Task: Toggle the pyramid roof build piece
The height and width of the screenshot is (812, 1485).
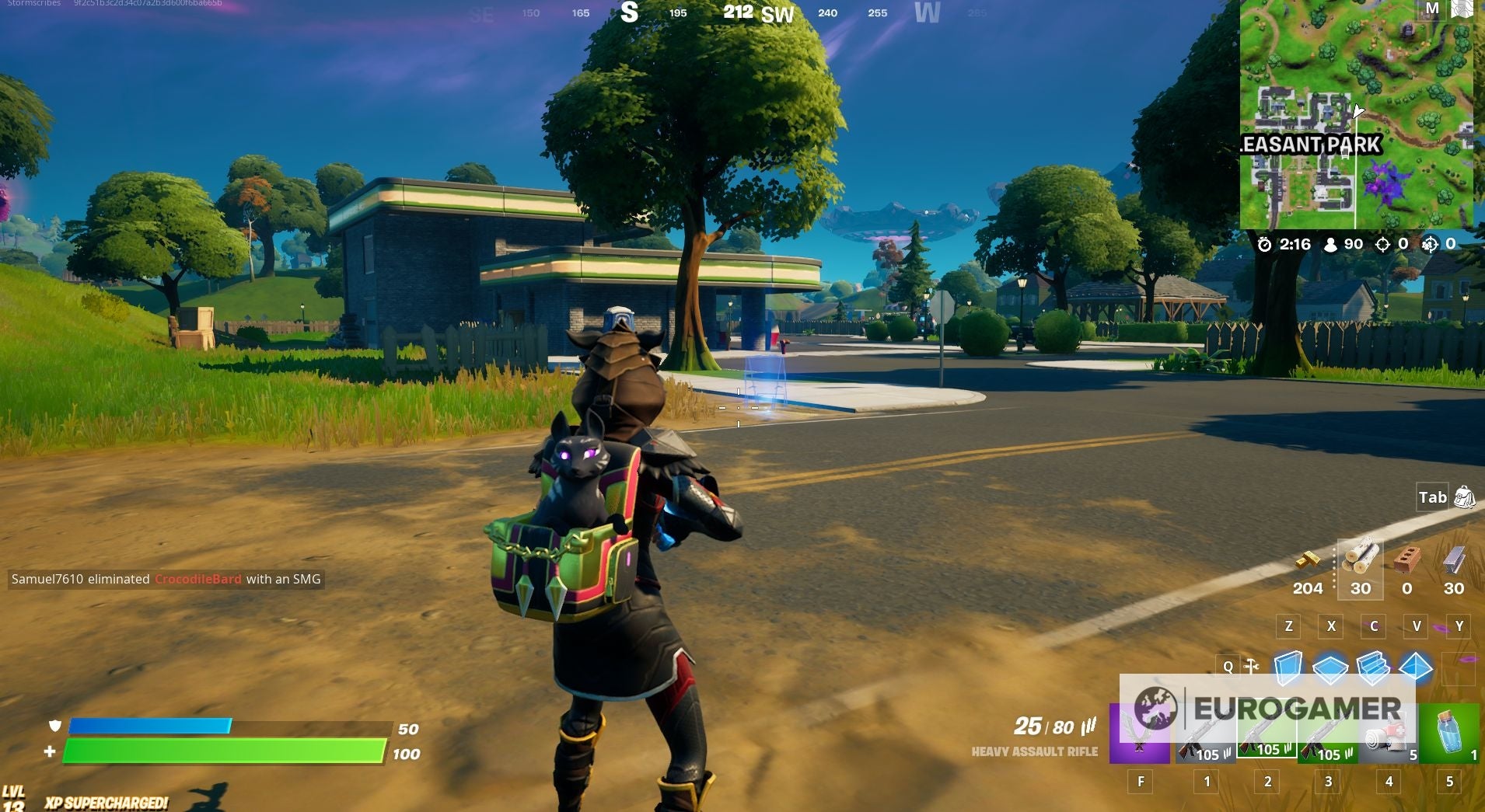Action: (x=1415, y=668)
